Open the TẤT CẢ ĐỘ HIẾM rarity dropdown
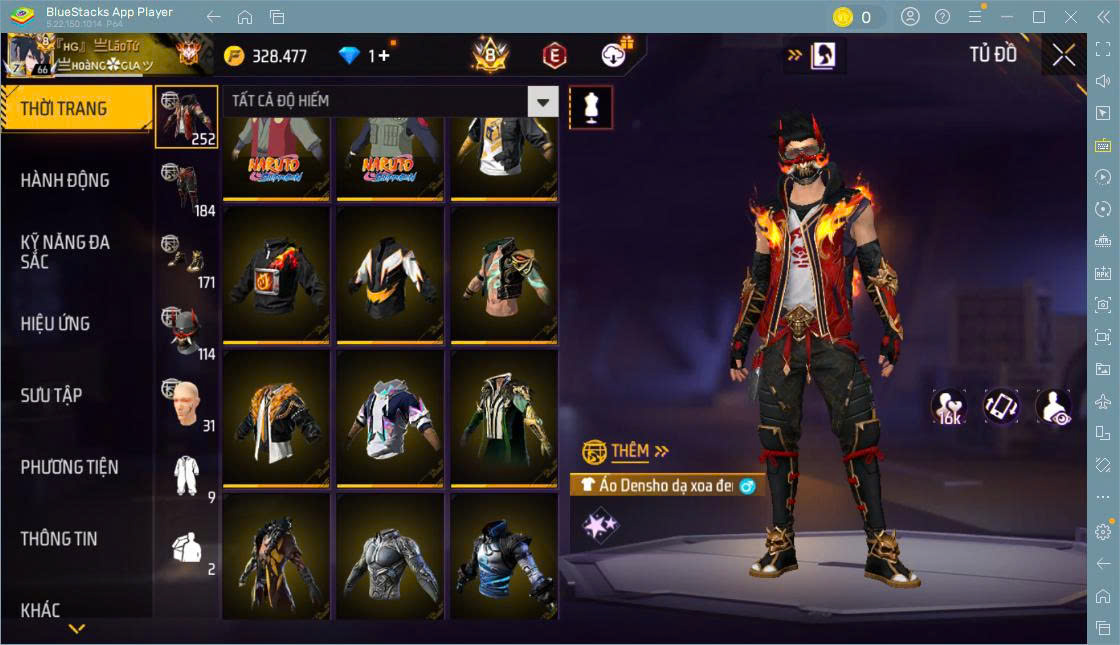This screenshot has width=1120, height=645. point(542,101)
